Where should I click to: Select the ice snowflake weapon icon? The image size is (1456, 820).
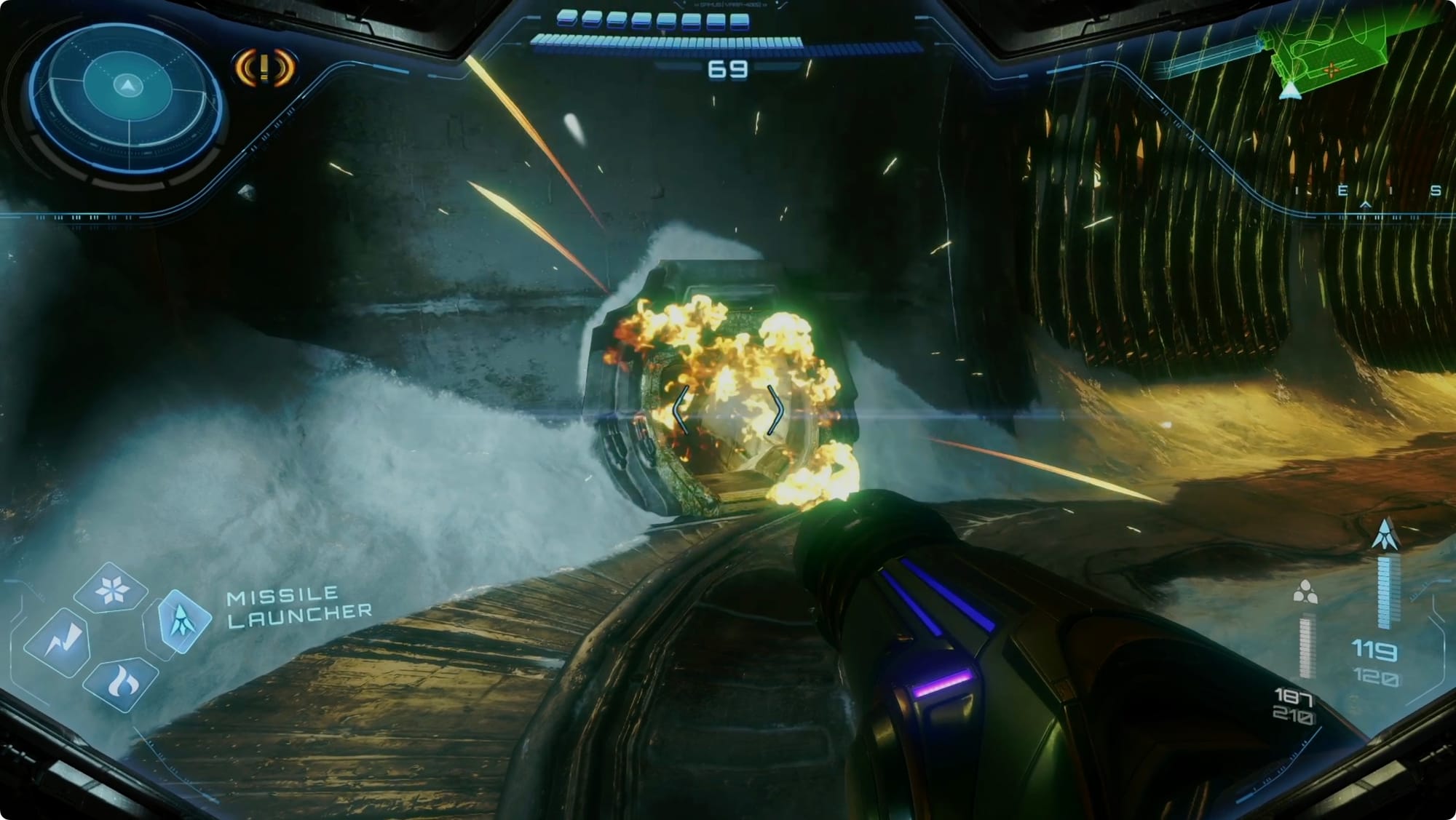[x=111, y=589]
